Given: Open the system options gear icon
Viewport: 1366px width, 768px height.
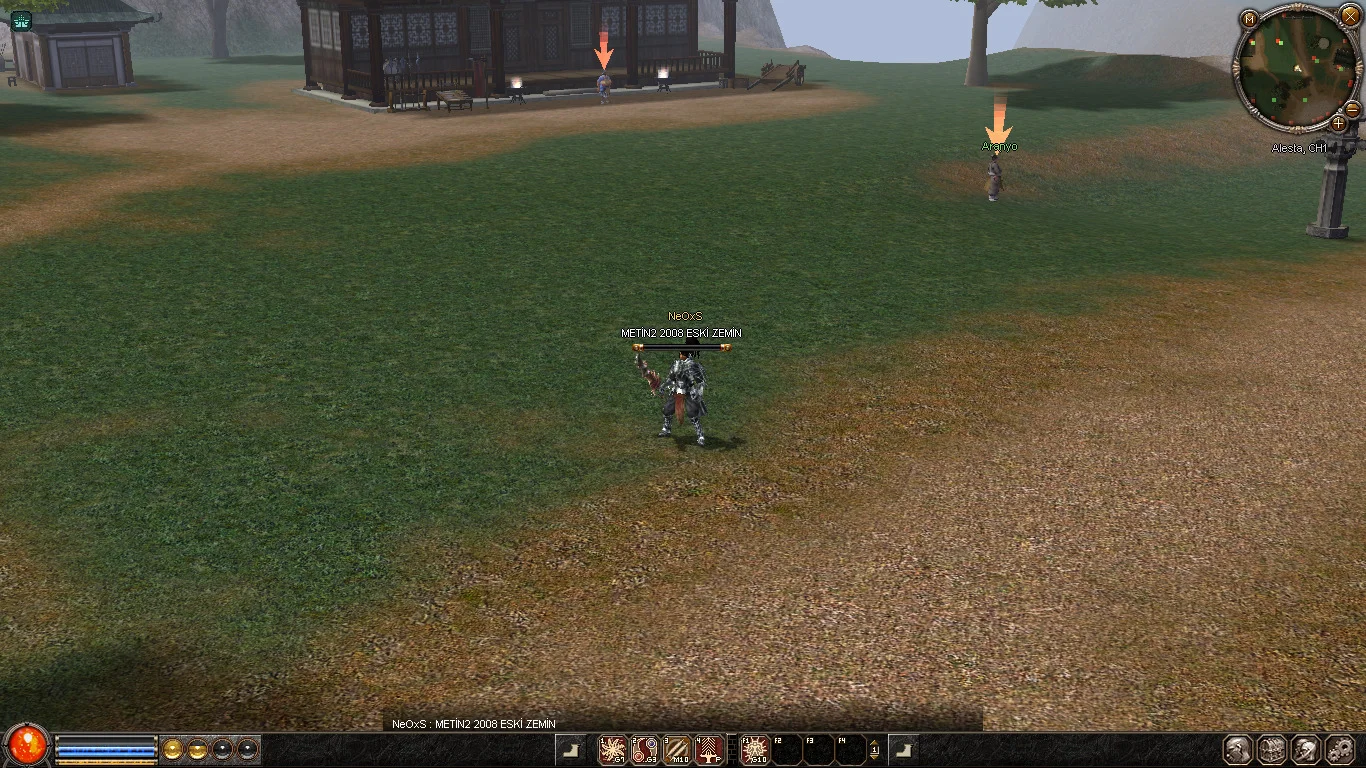Looking at the screenshot, I should (1340, 749).
